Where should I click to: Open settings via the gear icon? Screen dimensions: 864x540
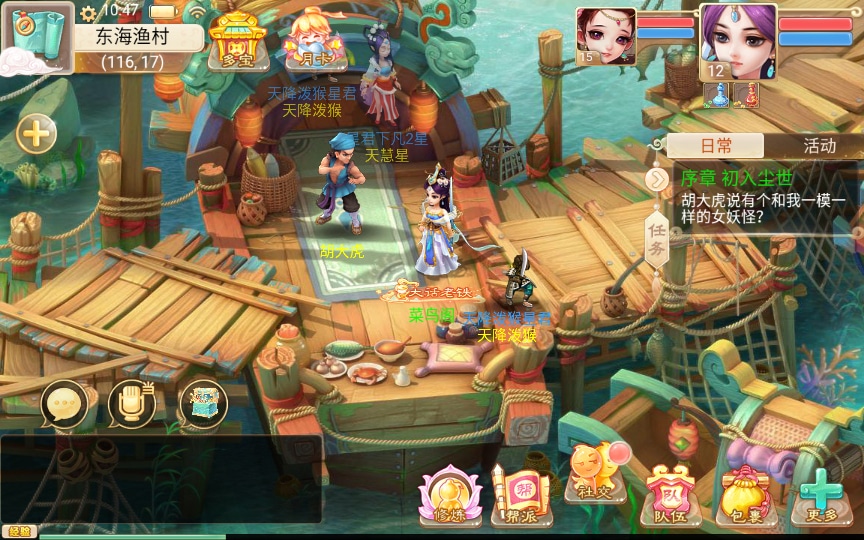tap(88, 13)
